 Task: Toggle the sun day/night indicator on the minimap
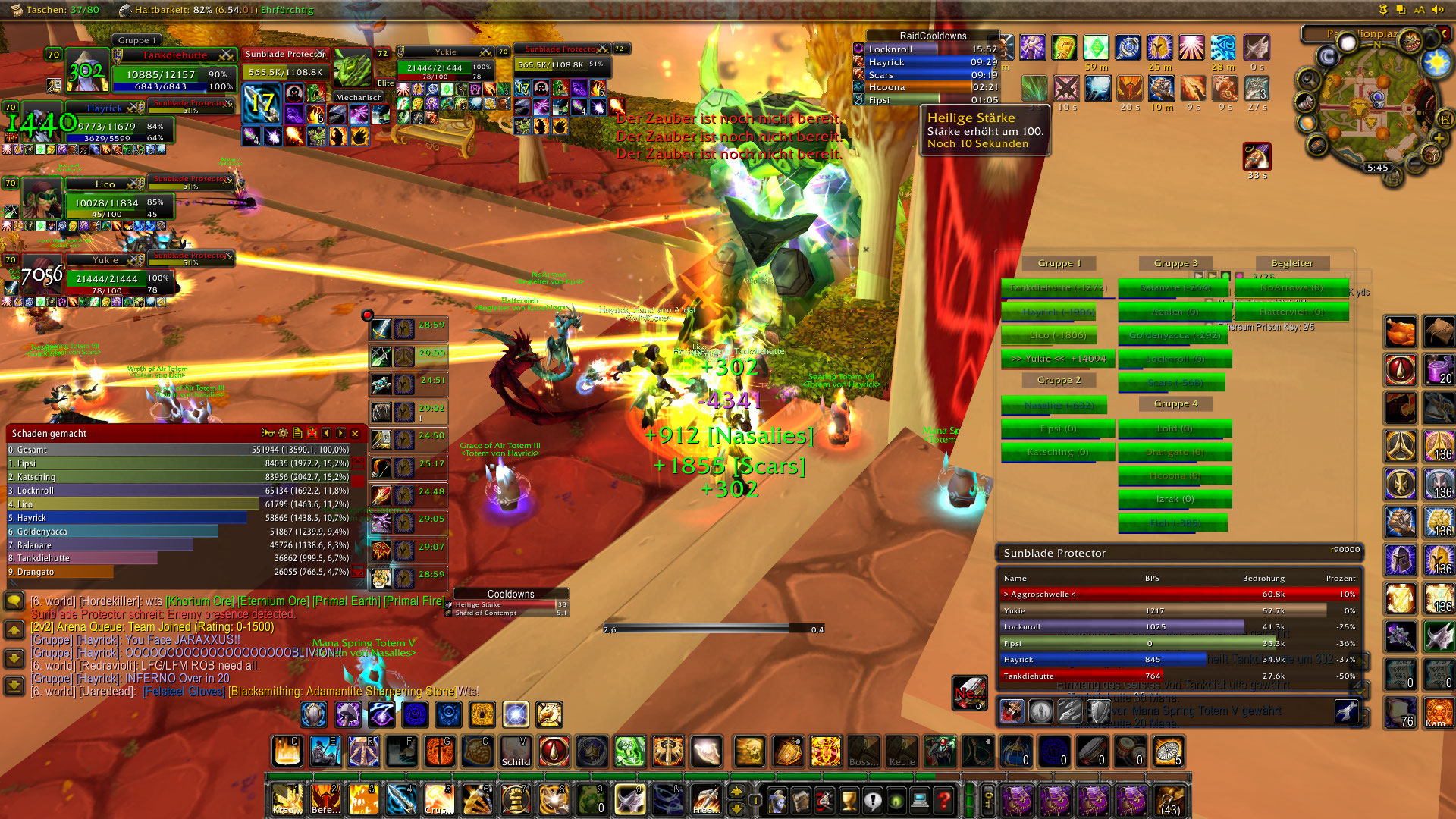[x=1436, y=61]
